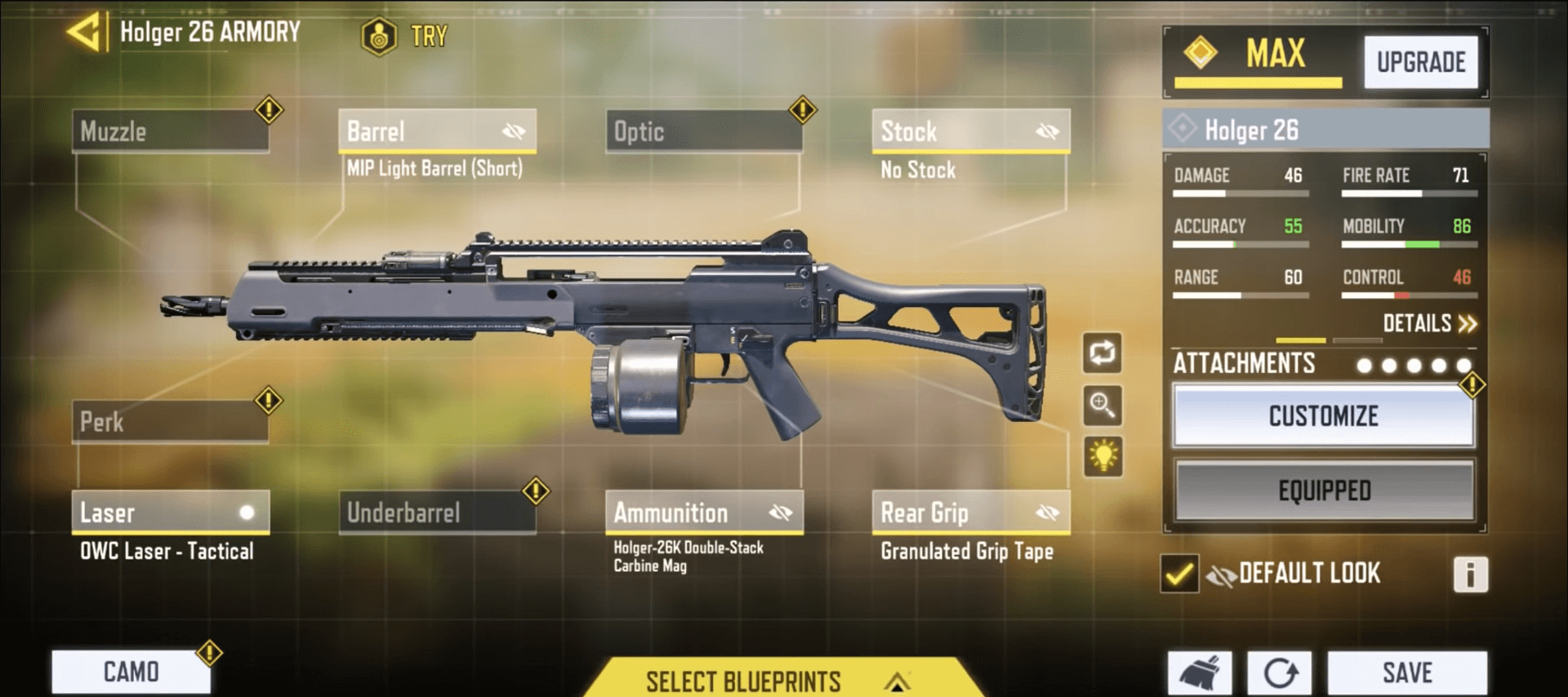Hide the Barrel attachment appearance
This screenshot has width=1568, height=697.
[x=513, y=131]
